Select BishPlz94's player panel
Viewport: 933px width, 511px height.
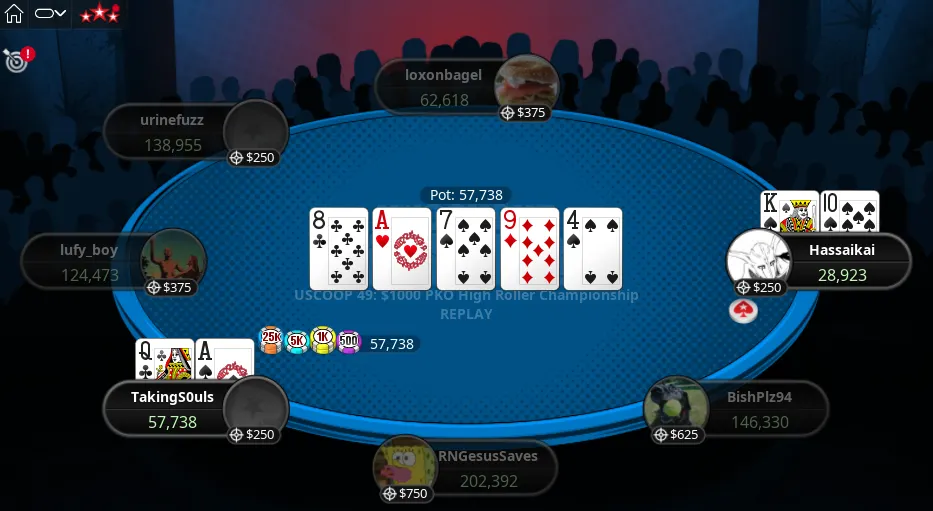pyautogui.click(x=759, y=409)
